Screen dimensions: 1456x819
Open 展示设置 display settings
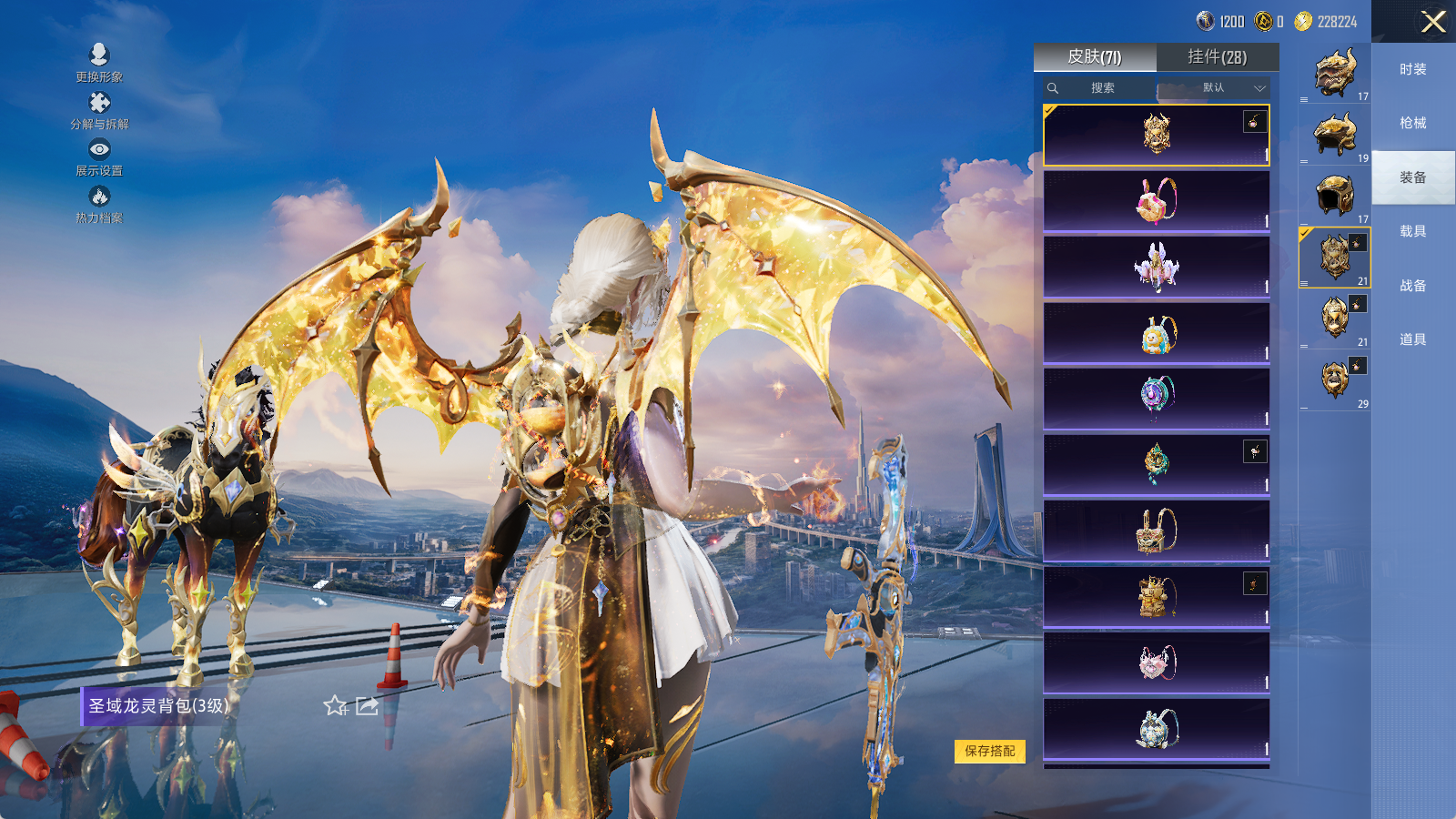(99, 157)
